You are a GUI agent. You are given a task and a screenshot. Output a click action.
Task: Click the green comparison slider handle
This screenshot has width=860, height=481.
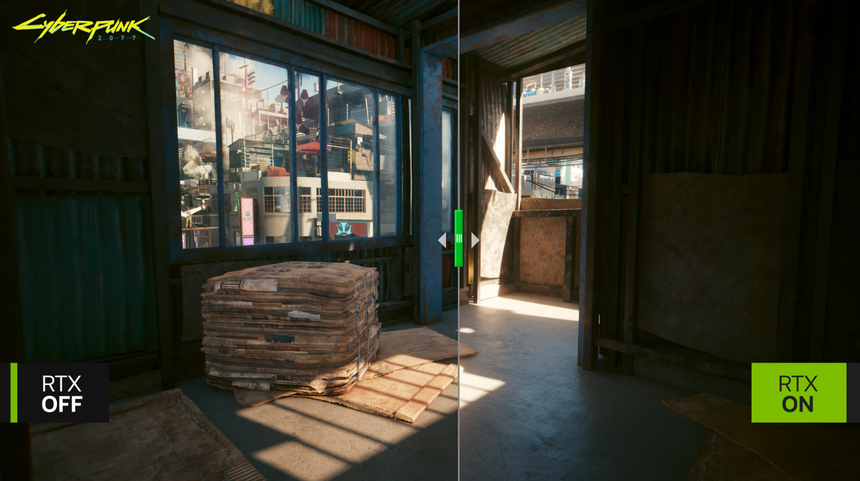pyautogui.click(x=459, y=238)
